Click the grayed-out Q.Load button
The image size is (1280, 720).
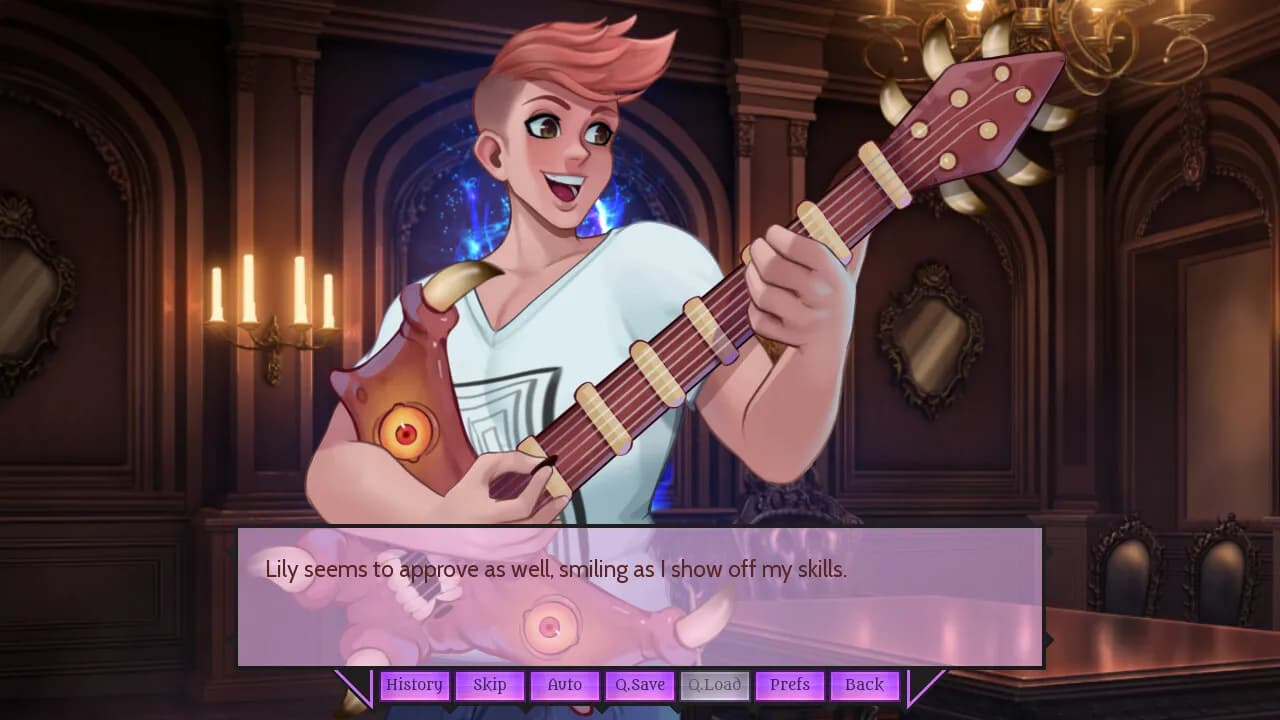click(x=715, y=685)
